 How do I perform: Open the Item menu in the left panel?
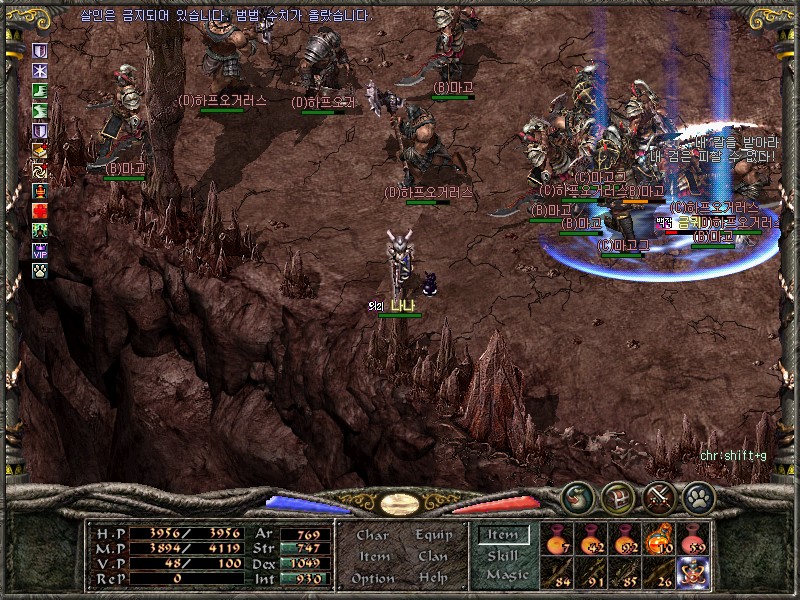click(x=373, y=556)
